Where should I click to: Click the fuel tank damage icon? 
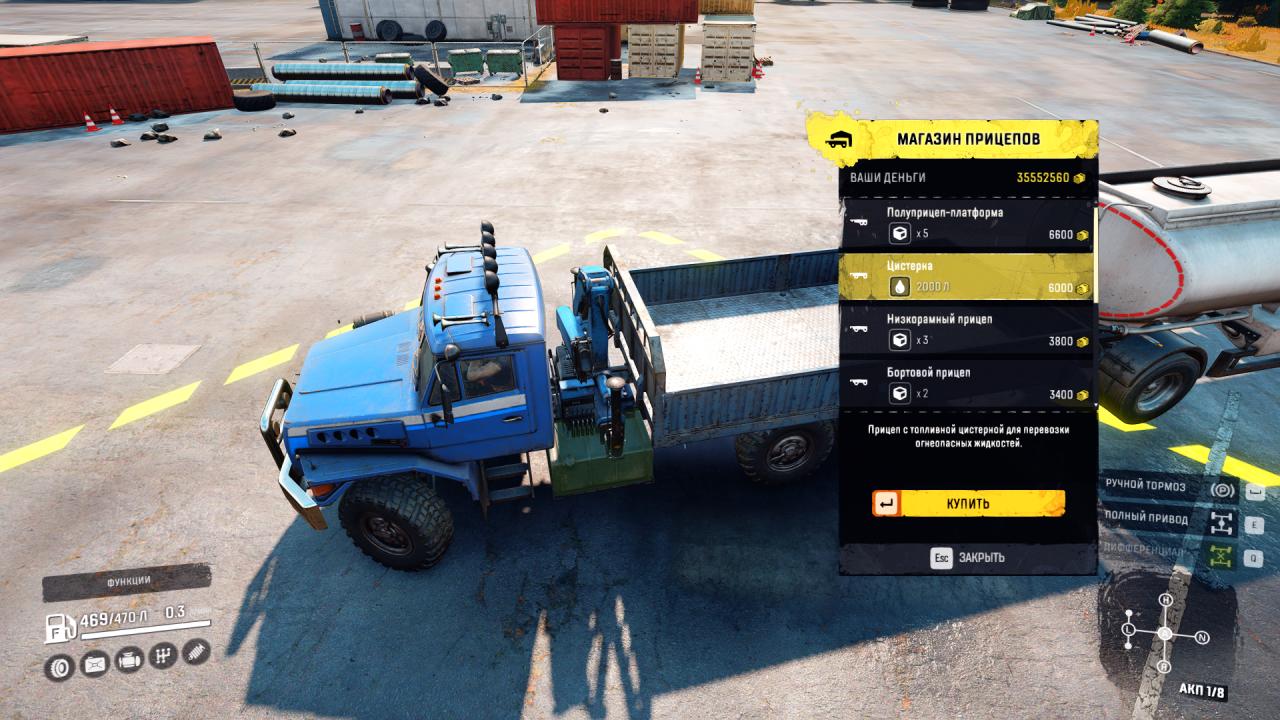(95, 663)
